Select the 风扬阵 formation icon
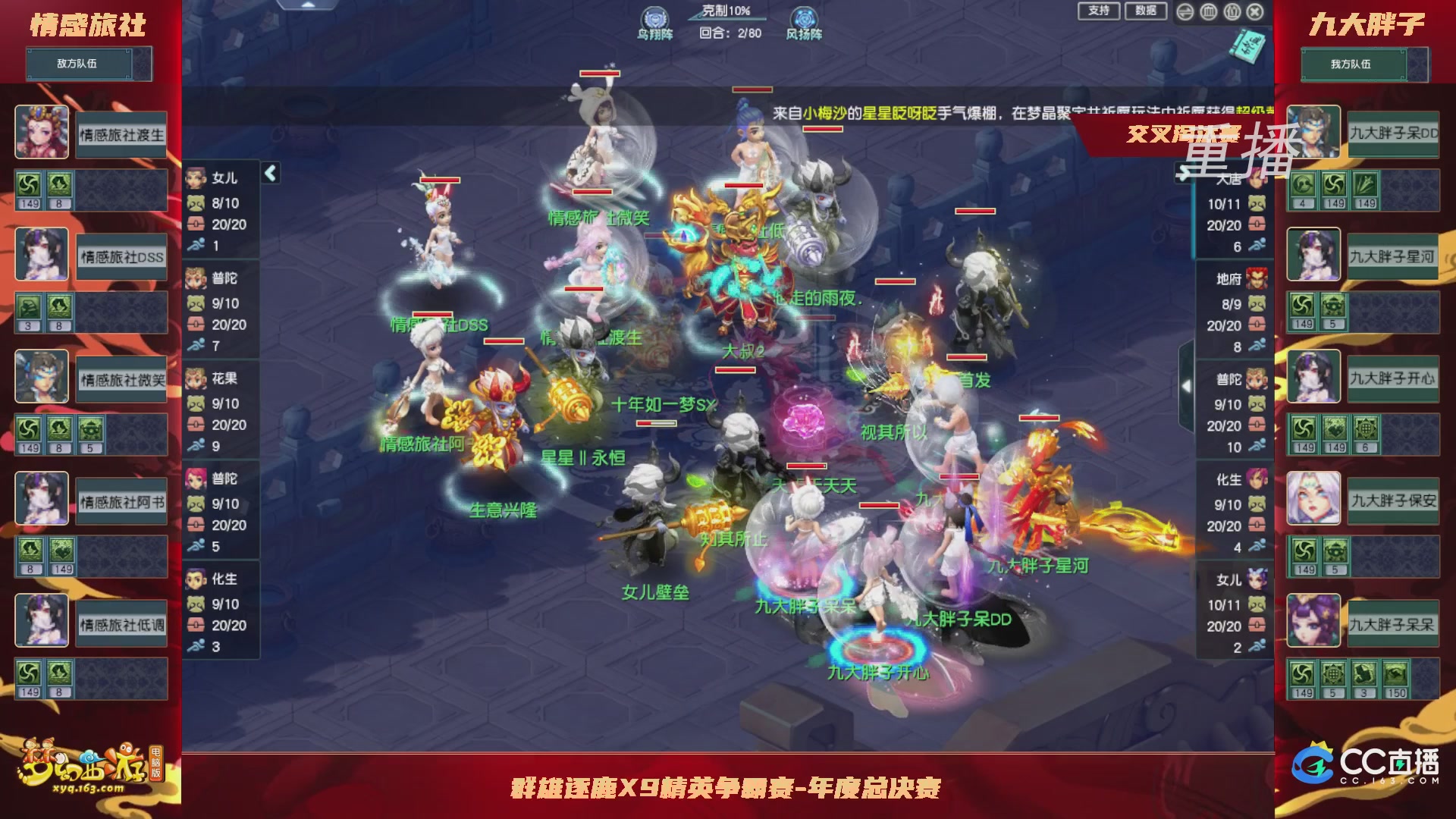 [805, 17]
